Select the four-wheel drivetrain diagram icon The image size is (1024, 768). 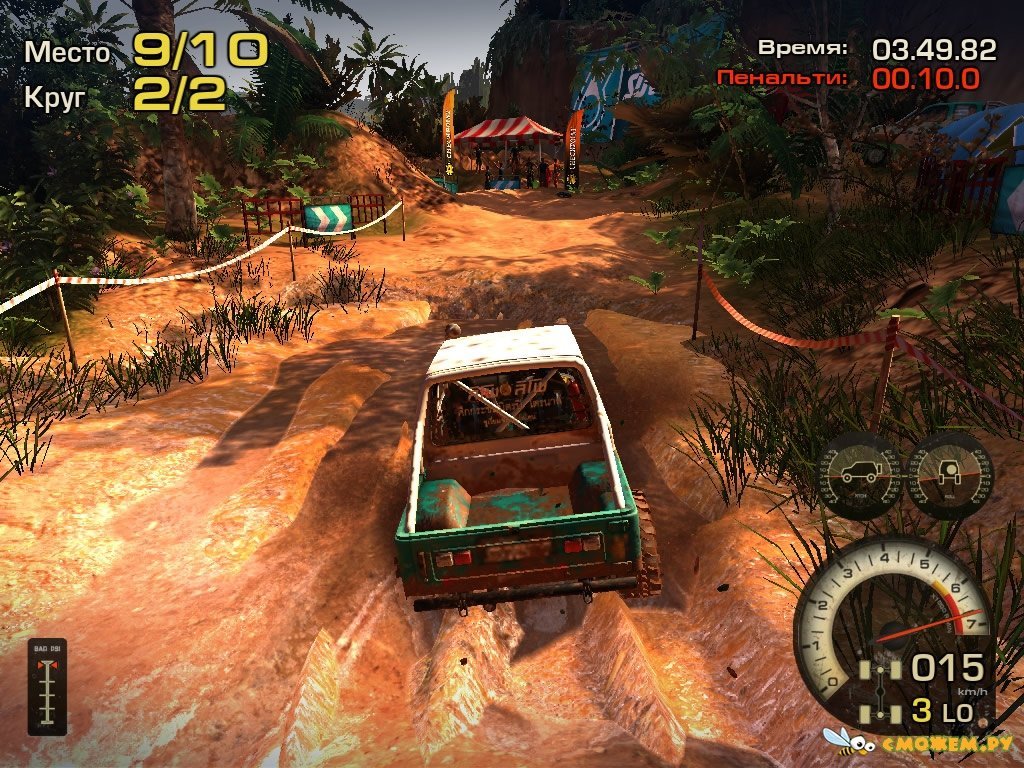[x=882, y=692]
